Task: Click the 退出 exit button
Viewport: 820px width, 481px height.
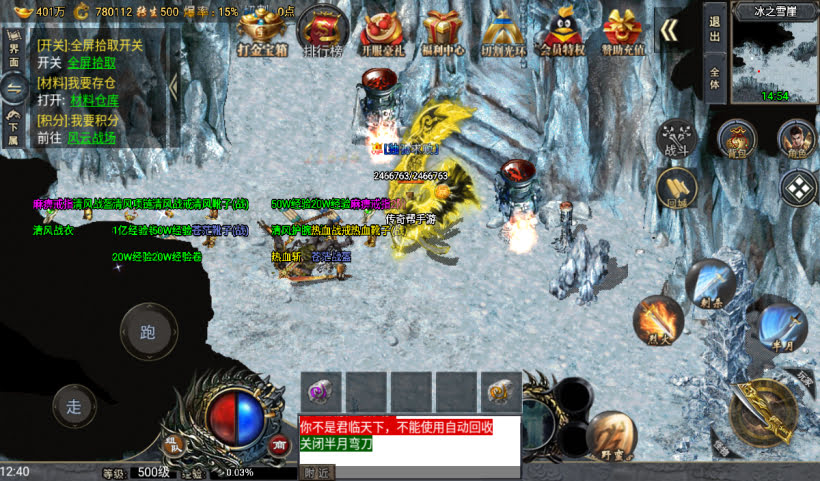Action: [x=715, y=23]
